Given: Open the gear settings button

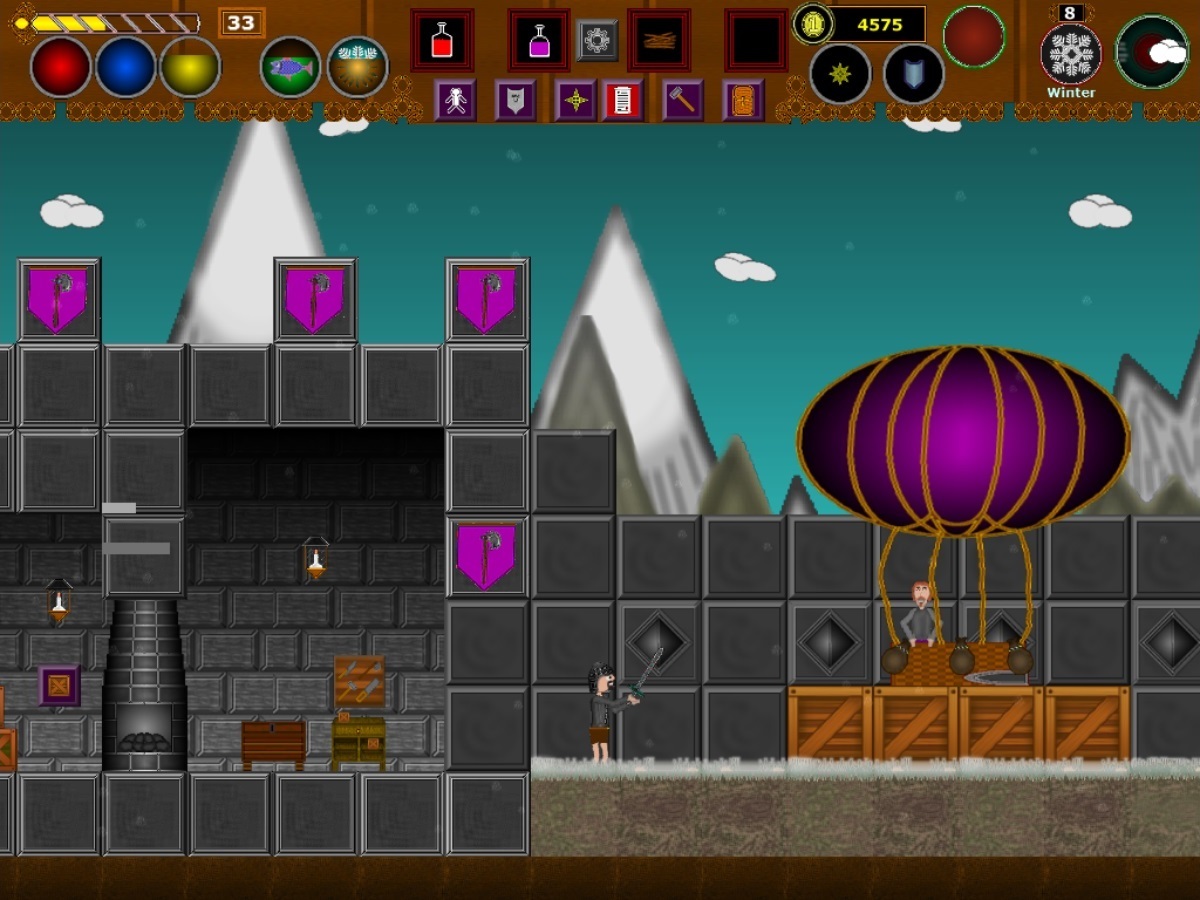Looking at the screenshot, I should 597,40.
